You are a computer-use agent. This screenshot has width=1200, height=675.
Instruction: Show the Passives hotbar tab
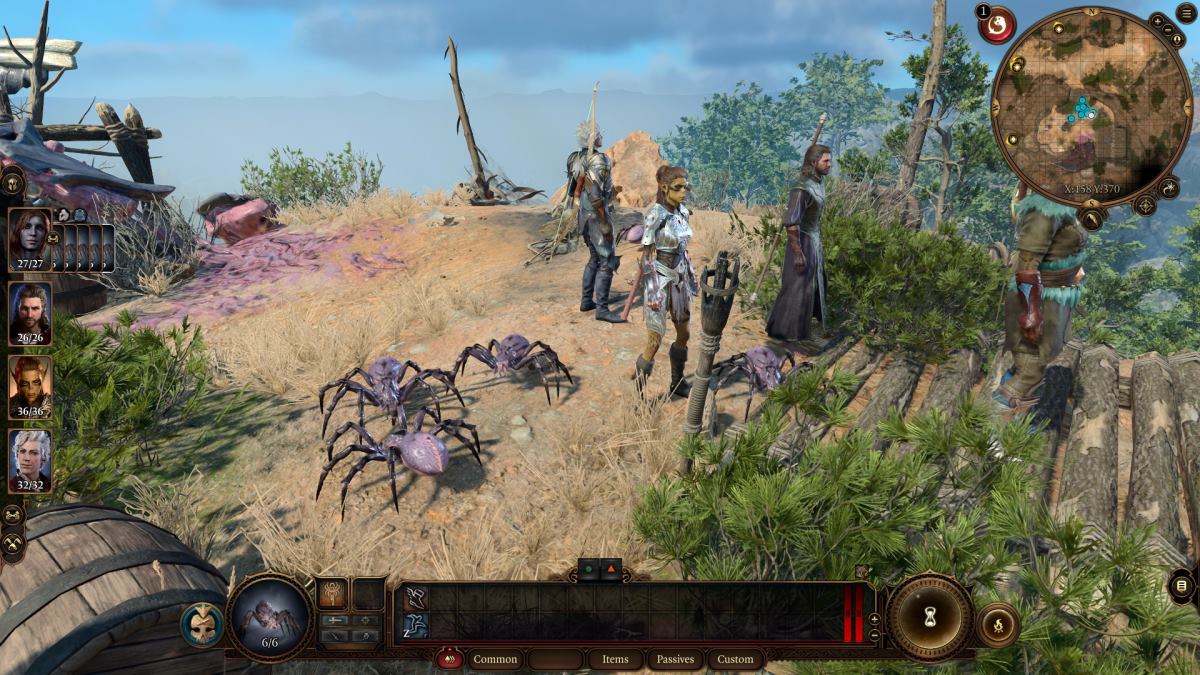pyautogui.click(x=676, y=659)
